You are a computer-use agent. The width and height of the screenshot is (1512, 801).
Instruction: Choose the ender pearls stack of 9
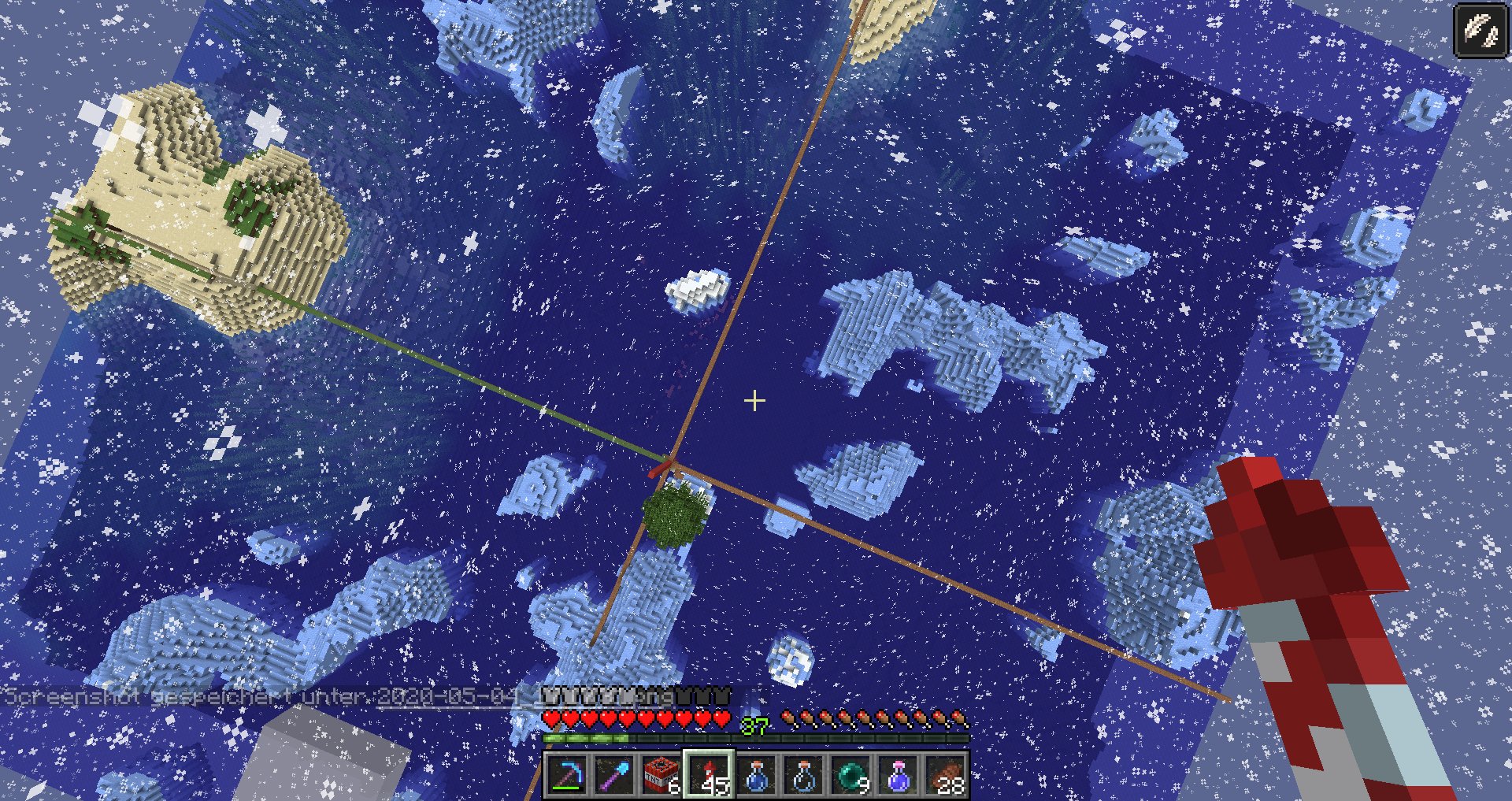(850, 776)
